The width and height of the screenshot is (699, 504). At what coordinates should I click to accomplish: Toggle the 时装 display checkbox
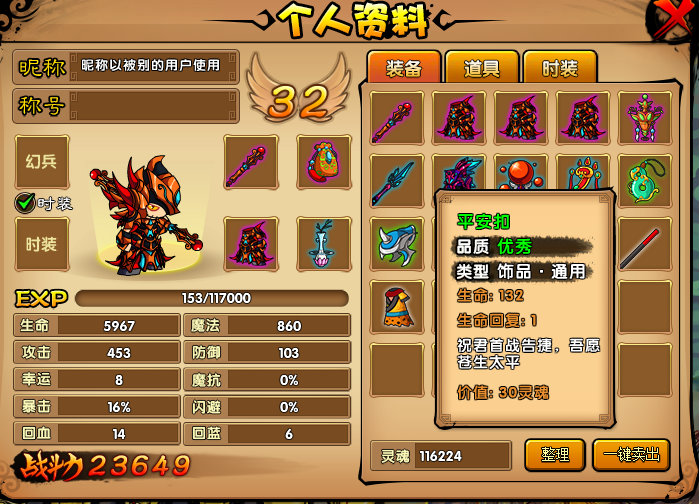point(26,203)
